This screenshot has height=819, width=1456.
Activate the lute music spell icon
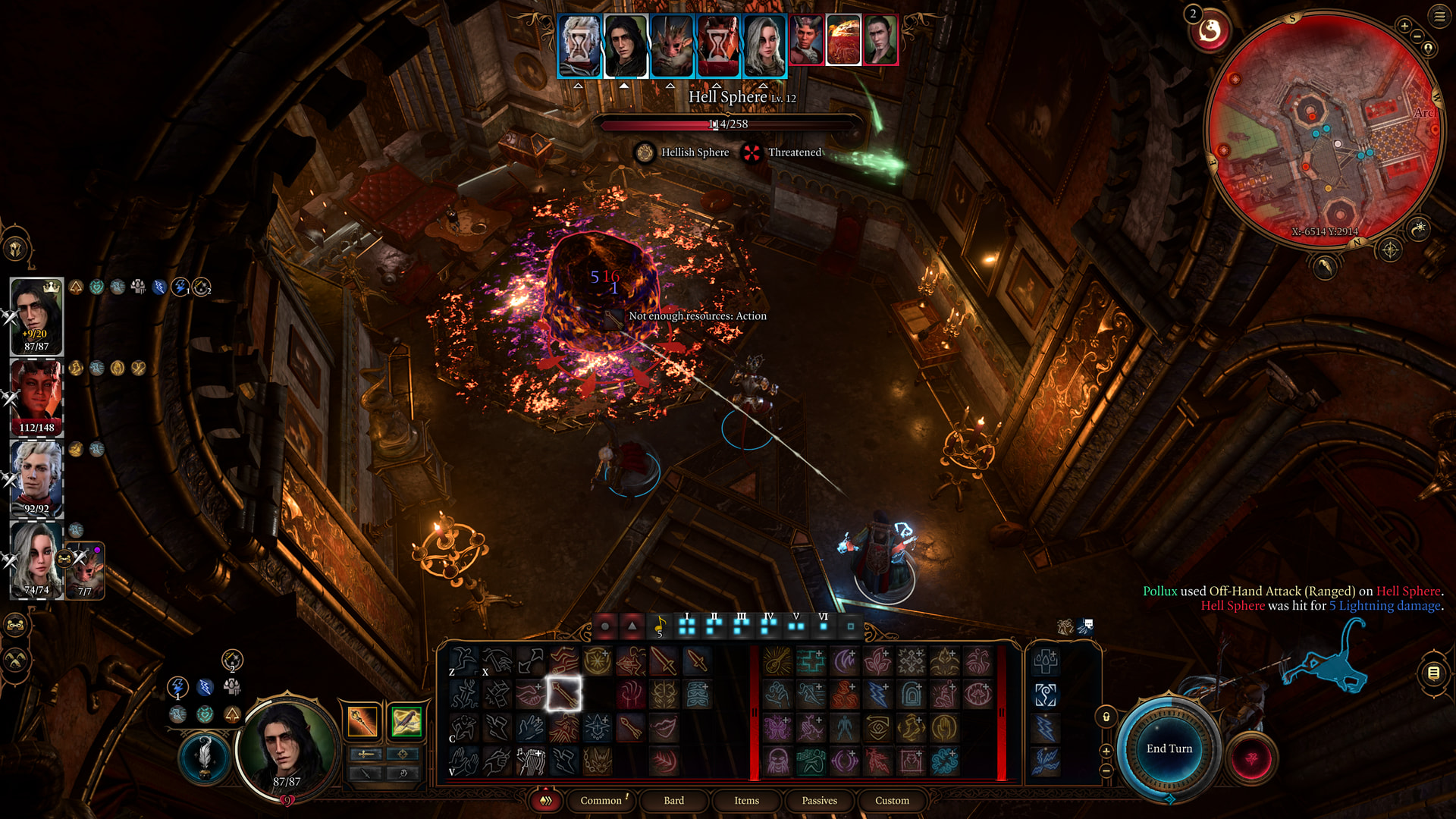tap(531, 761)
